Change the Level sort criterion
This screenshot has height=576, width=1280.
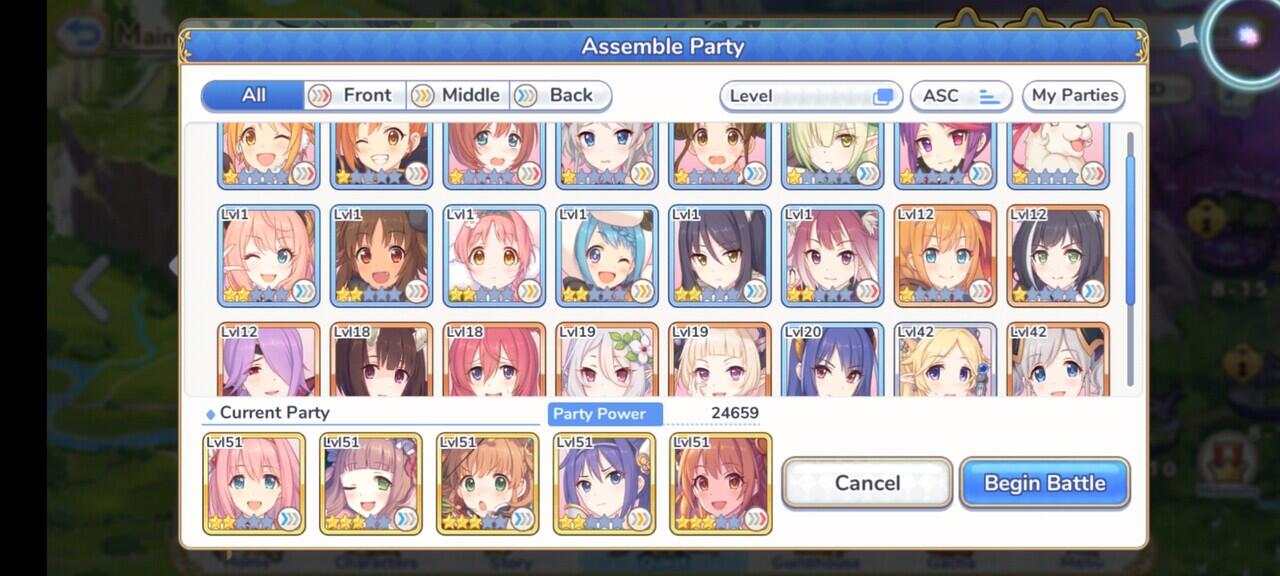click(x=810, y=96)
